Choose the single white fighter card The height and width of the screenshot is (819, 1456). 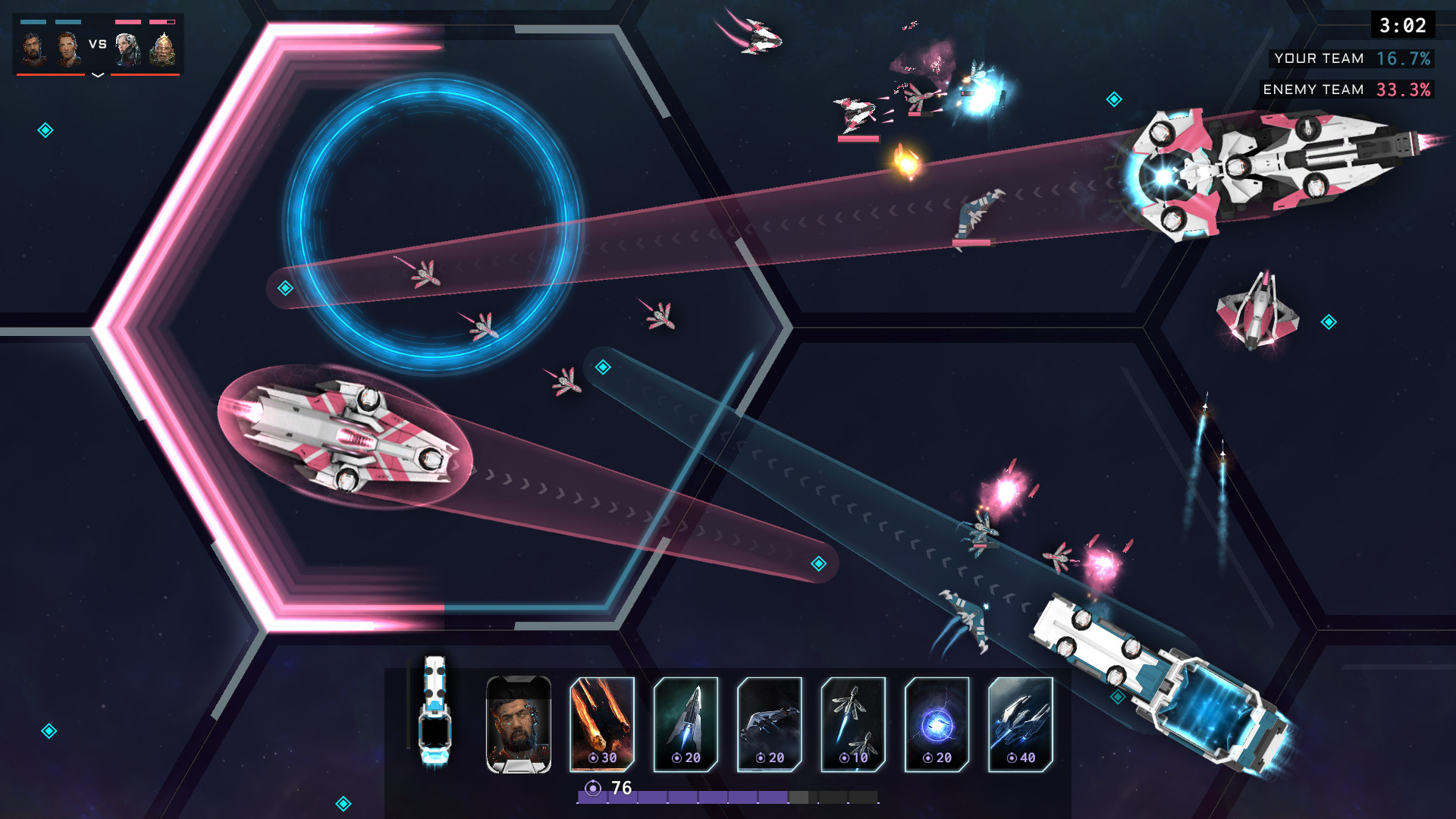point(686,723)
